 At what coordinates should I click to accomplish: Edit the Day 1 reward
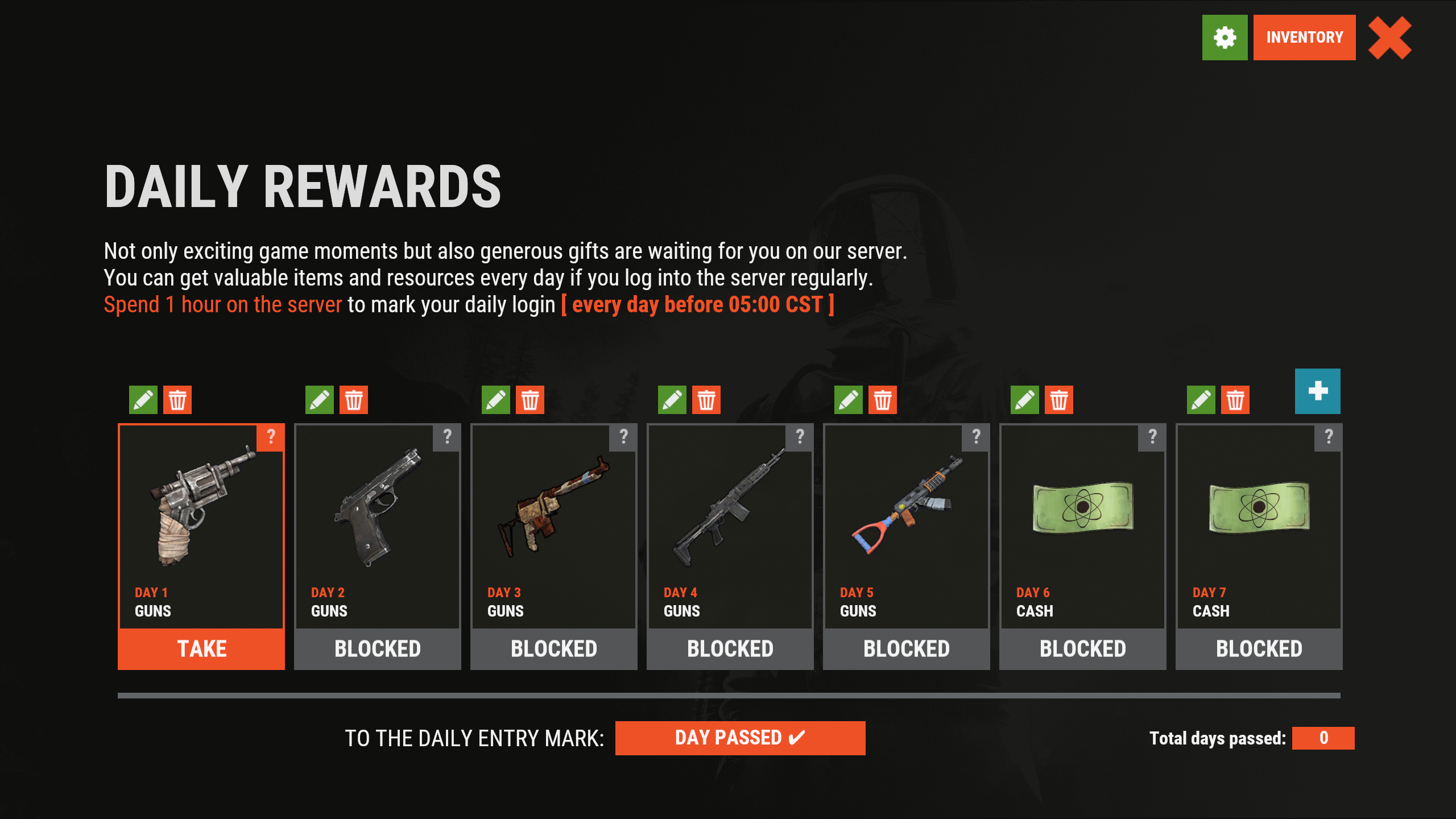[x=143, y=400]
